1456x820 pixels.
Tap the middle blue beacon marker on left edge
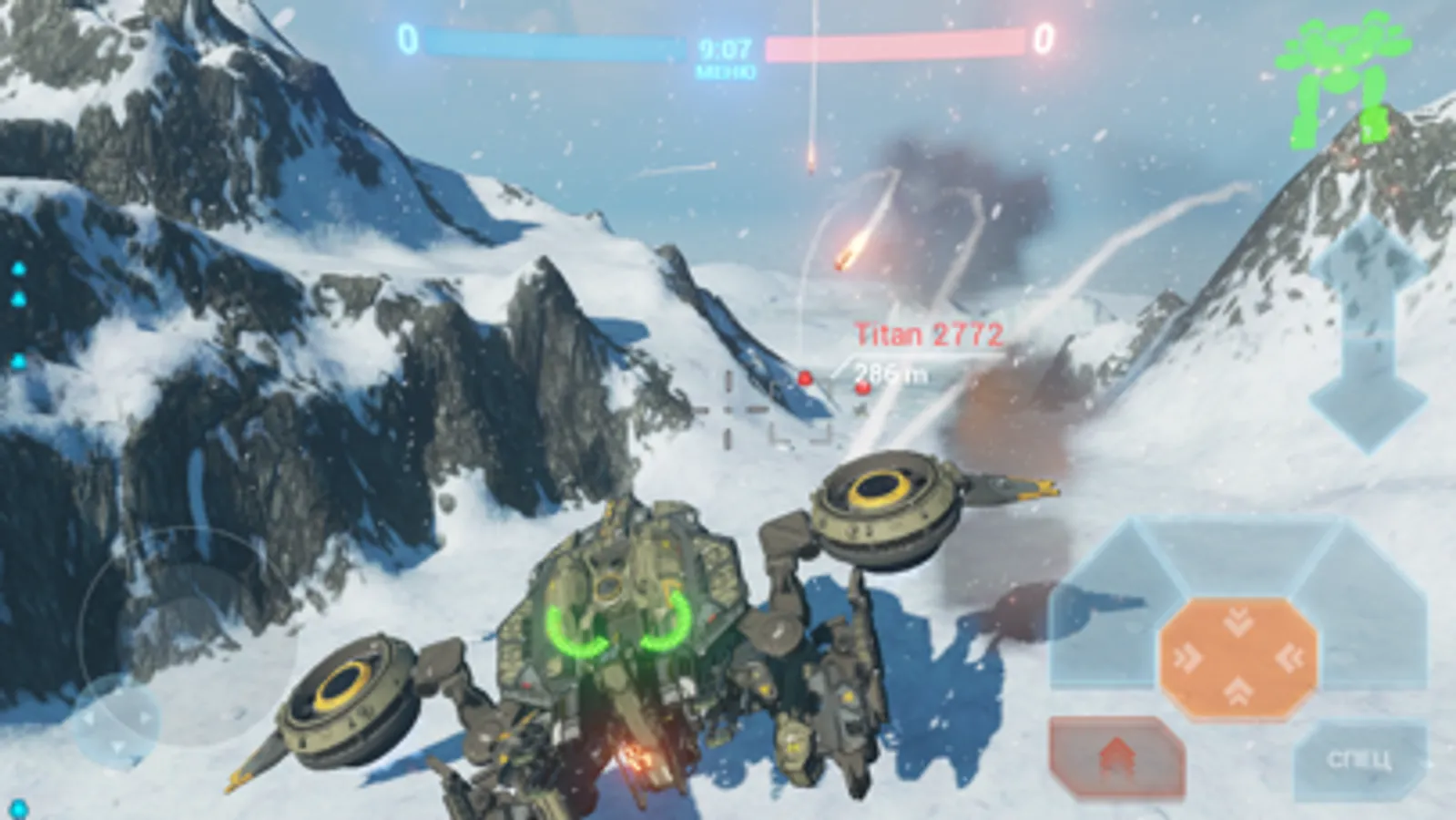point(18,299)
